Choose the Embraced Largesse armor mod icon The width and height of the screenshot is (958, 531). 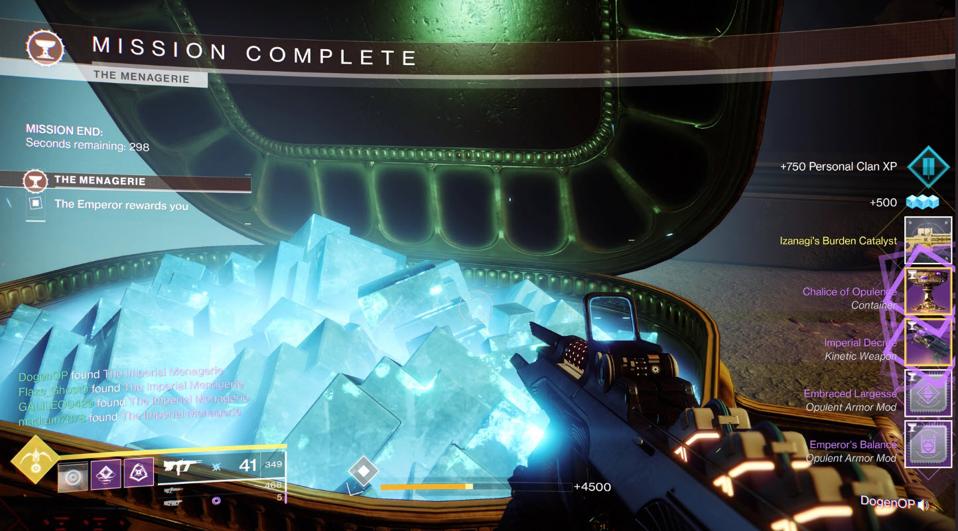[x=927, y=394]
